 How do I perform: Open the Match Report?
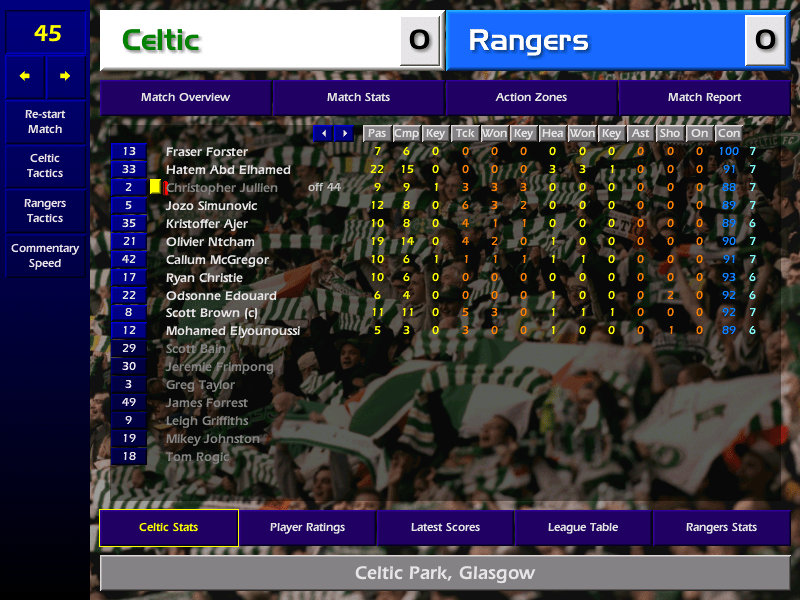704,97
